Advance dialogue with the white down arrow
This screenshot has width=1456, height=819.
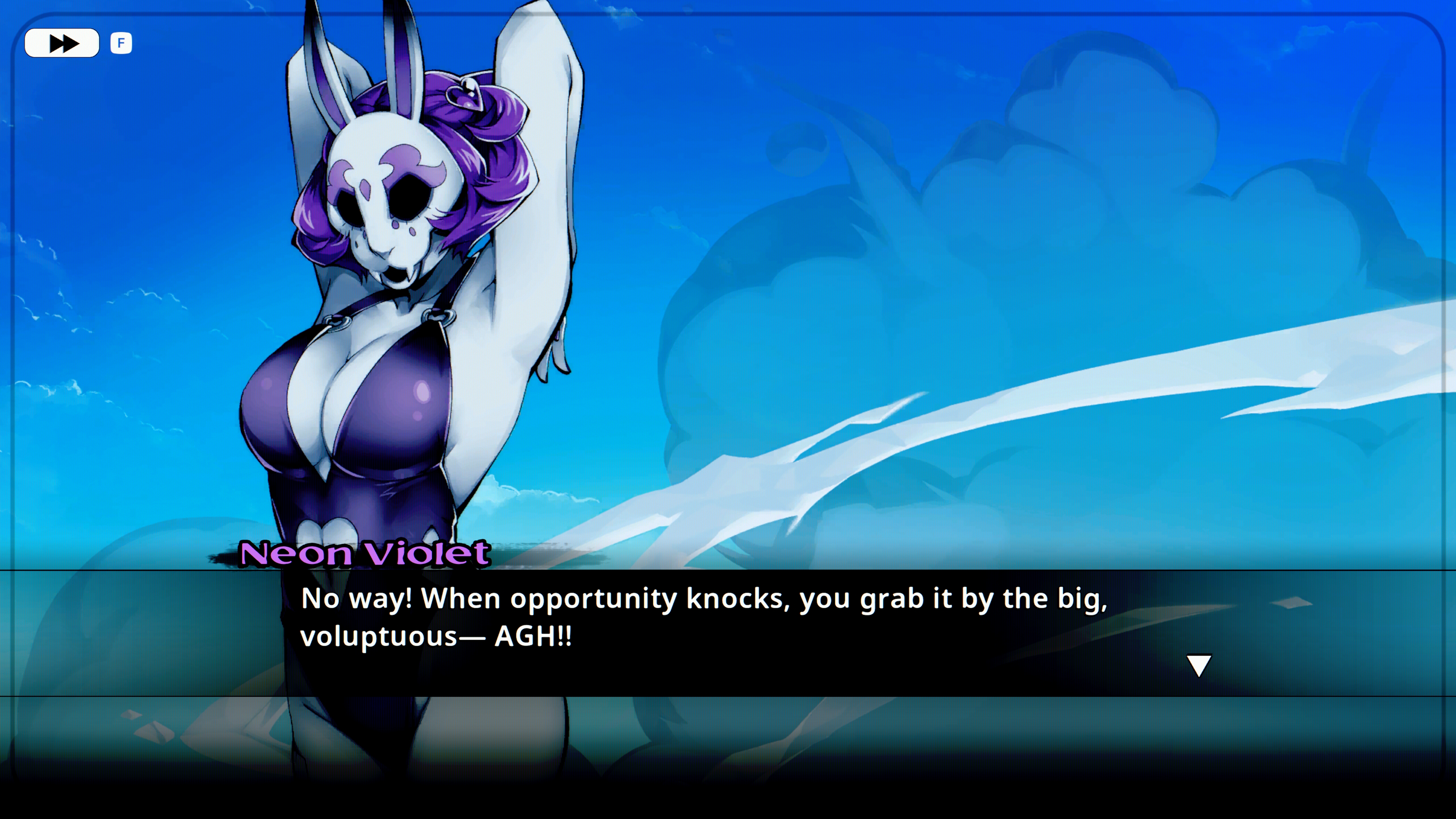pos(1198,665)
